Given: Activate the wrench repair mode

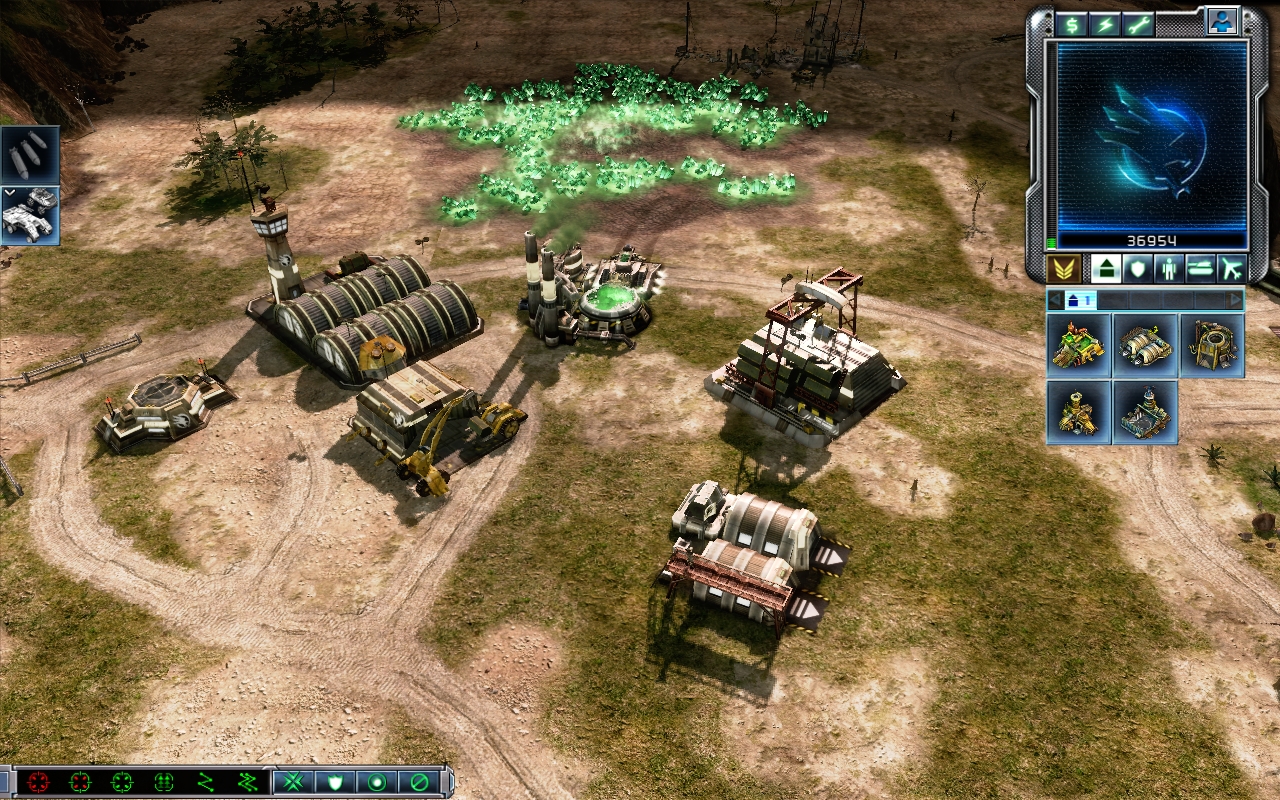Looking at the screenshot, I should [x=1138, y=25].
